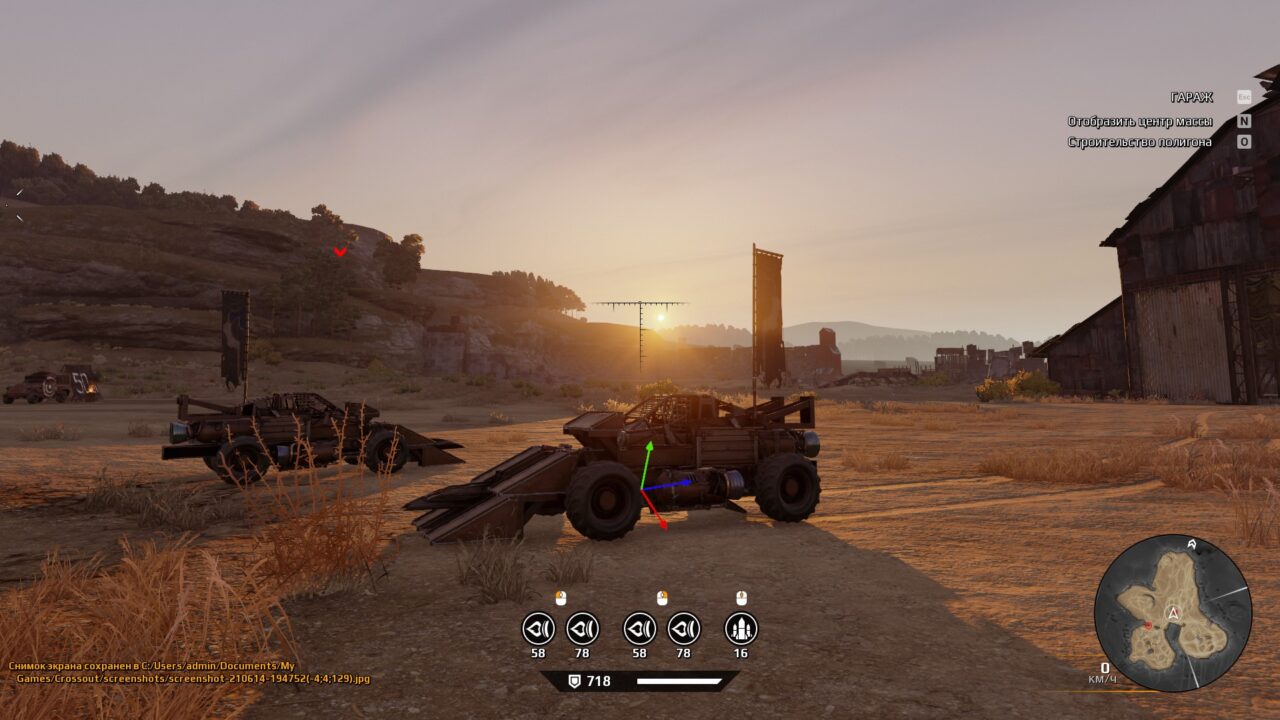This screenshot has height=720, width=1280.
Task: Select the first shotgun weapon icon showing 58 ammo
Action: click(x=538, y=629)
